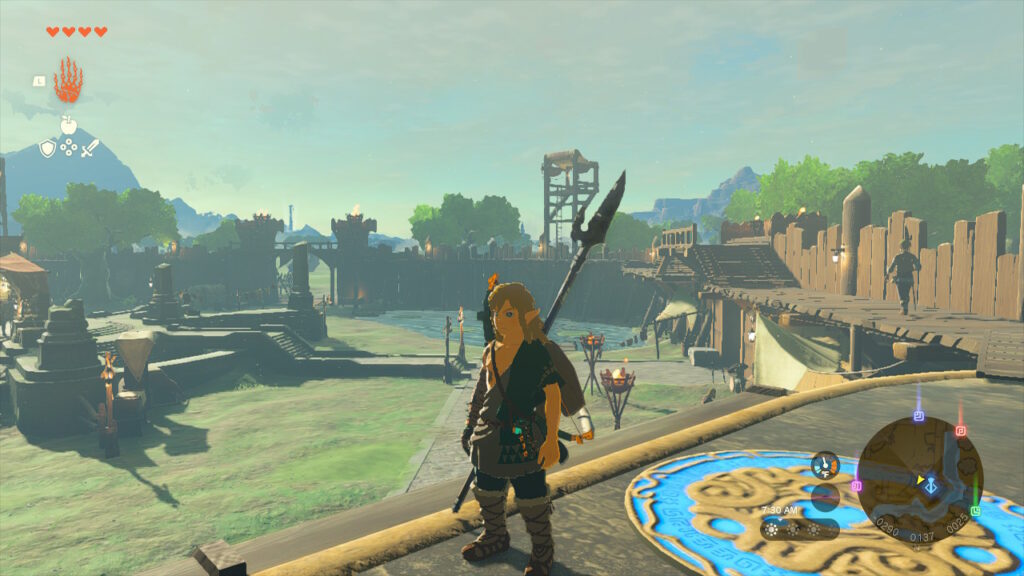Viewport: 1024px width, 576px height.
Task: Open the weather forecast sun panel
Action: click(x=799, y=527)
